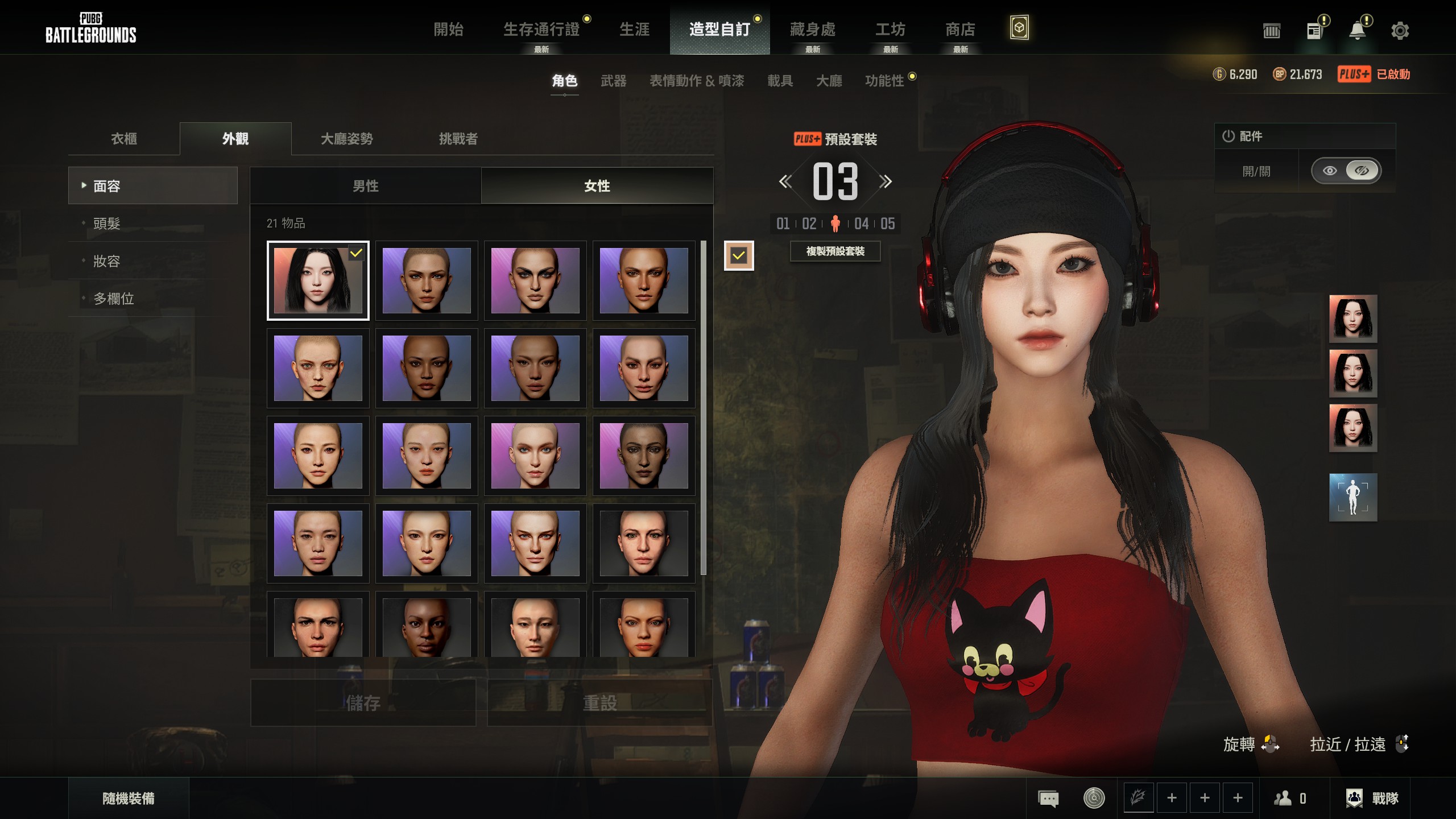
Task: Open the 大廳姿勢 lobby pose tab
Action: tap(347, 139)
